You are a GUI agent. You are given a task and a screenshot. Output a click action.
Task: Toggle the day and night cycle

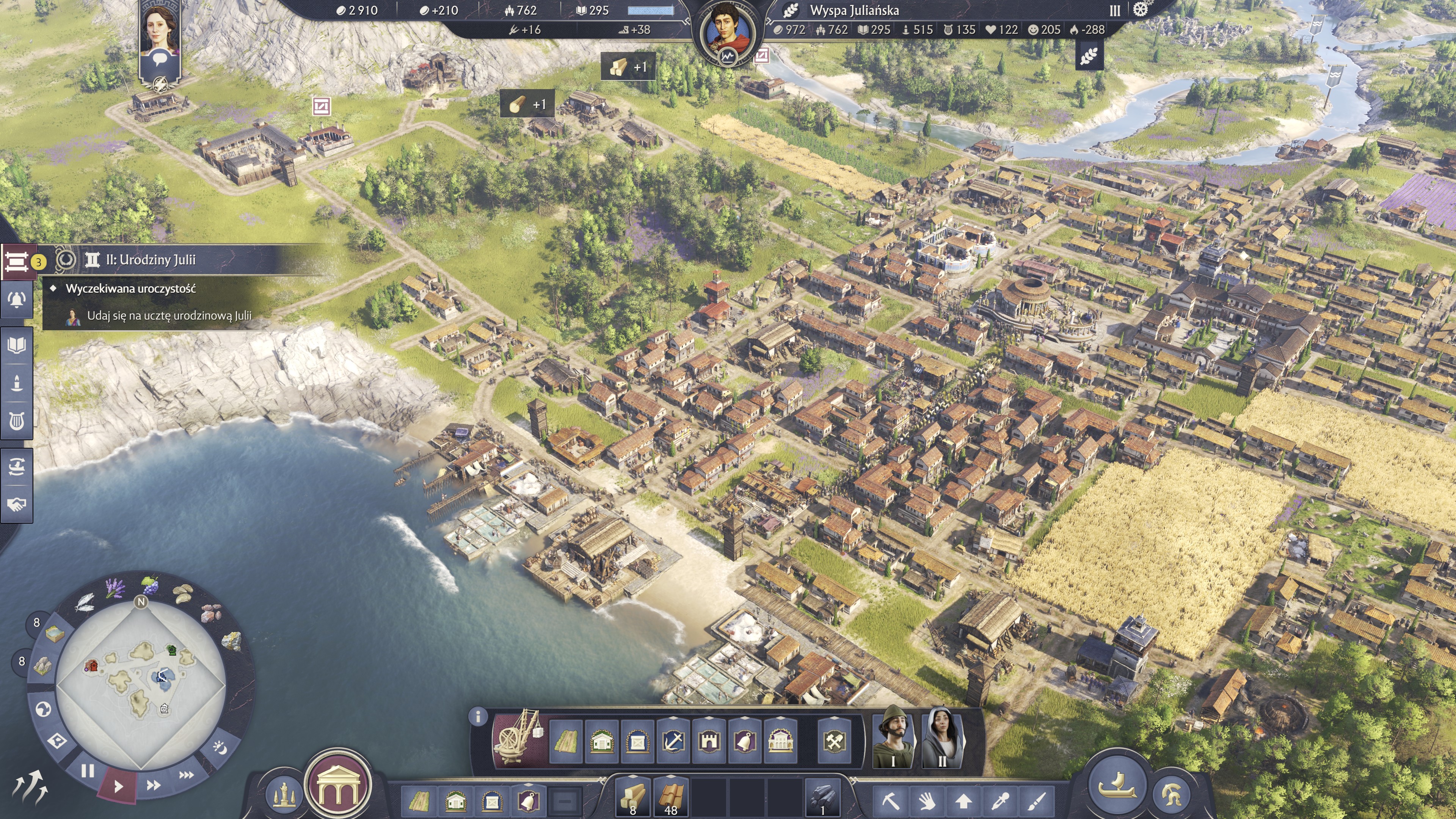(x=220, y=748)
